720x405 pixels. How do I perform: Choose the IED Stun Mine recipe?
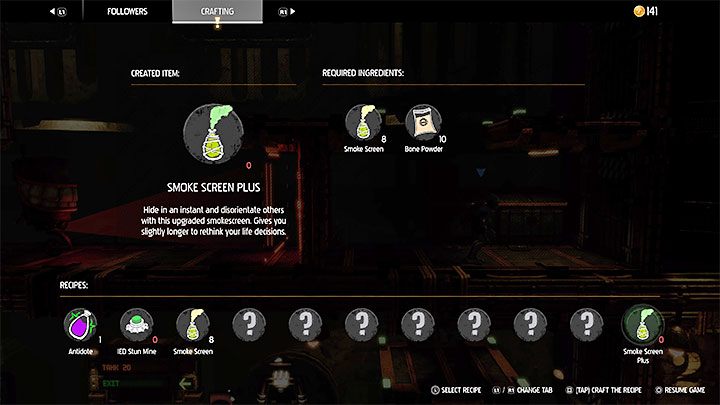pyautogui.click(x=135, y=324)
